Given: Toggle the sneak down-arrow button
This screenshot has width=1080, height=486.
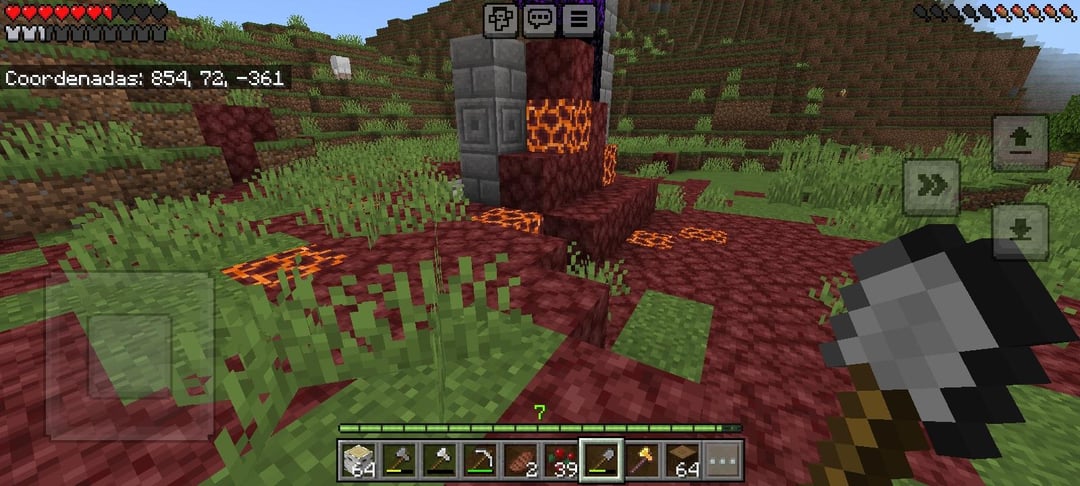Looking at the screenshot, I should (x=1020, y=231).
